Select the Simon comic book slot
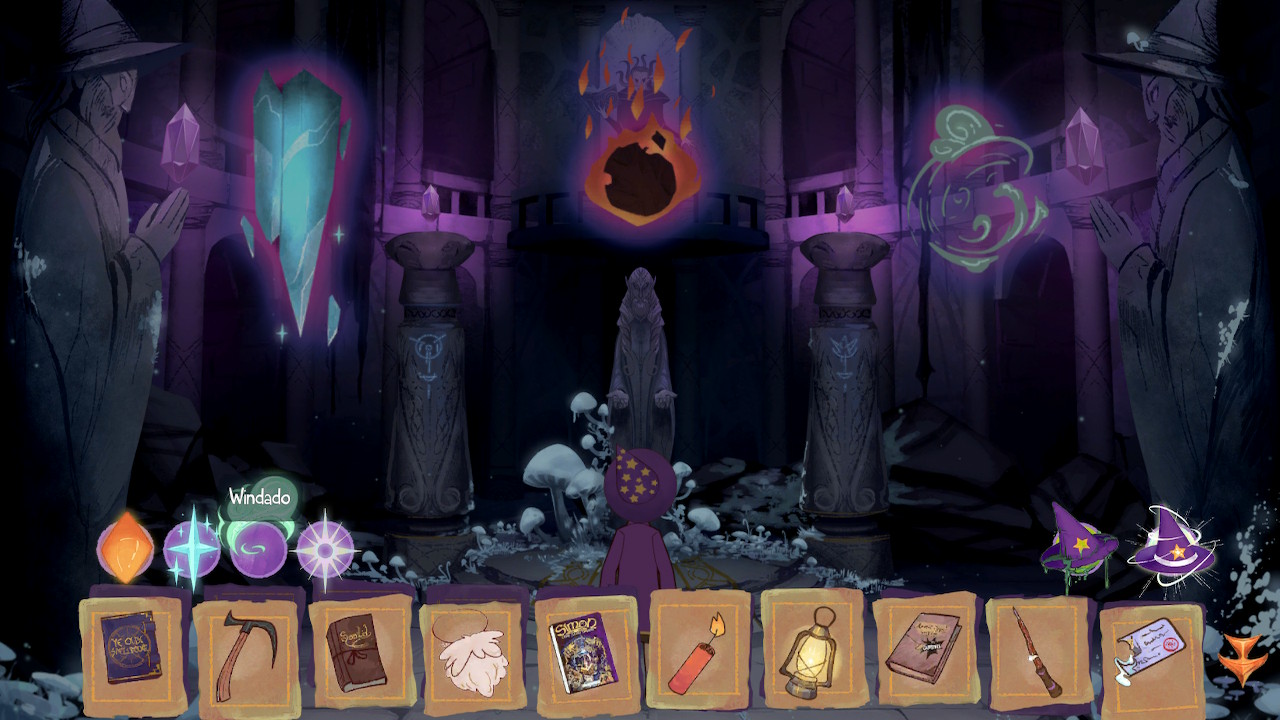Image resolution: width=1280 pixels, height=720 pixels. point(585,650)
